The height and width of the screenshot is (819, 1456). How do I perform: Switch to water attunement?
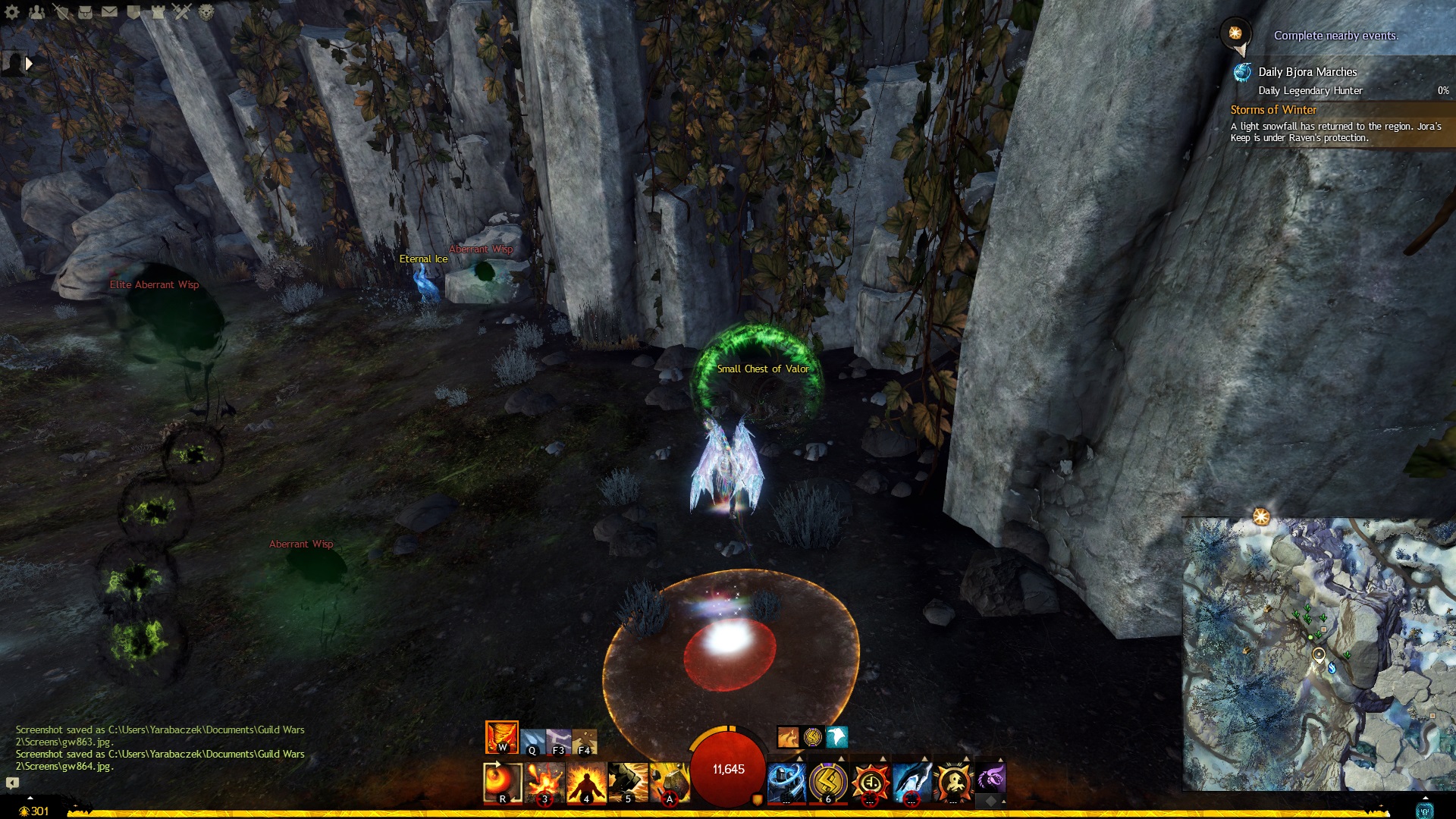point(532,741)
